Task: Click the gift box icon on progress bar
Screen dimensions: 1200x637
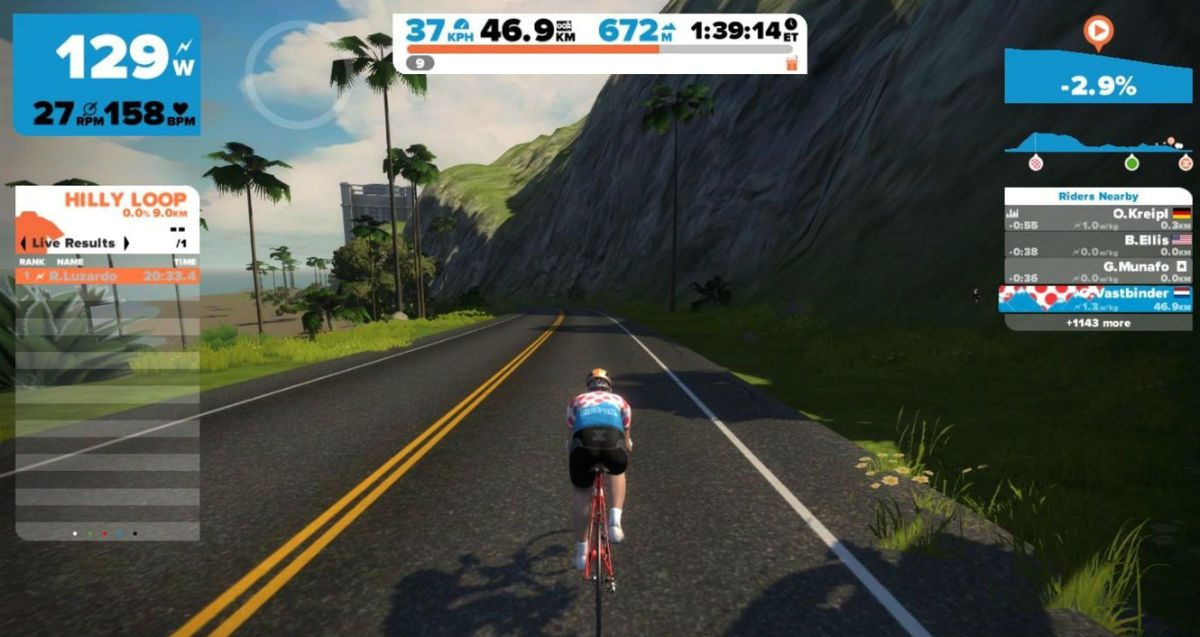Action: [794, 63]
